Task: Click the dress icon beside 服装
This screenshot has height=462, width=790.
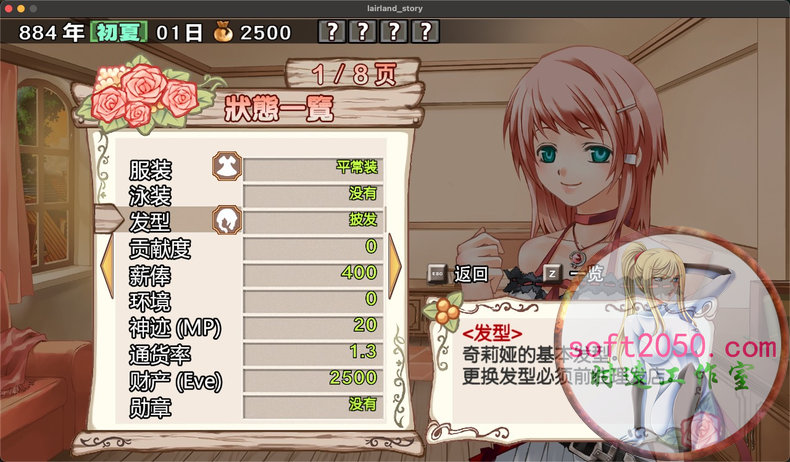Action: [227, 166]
